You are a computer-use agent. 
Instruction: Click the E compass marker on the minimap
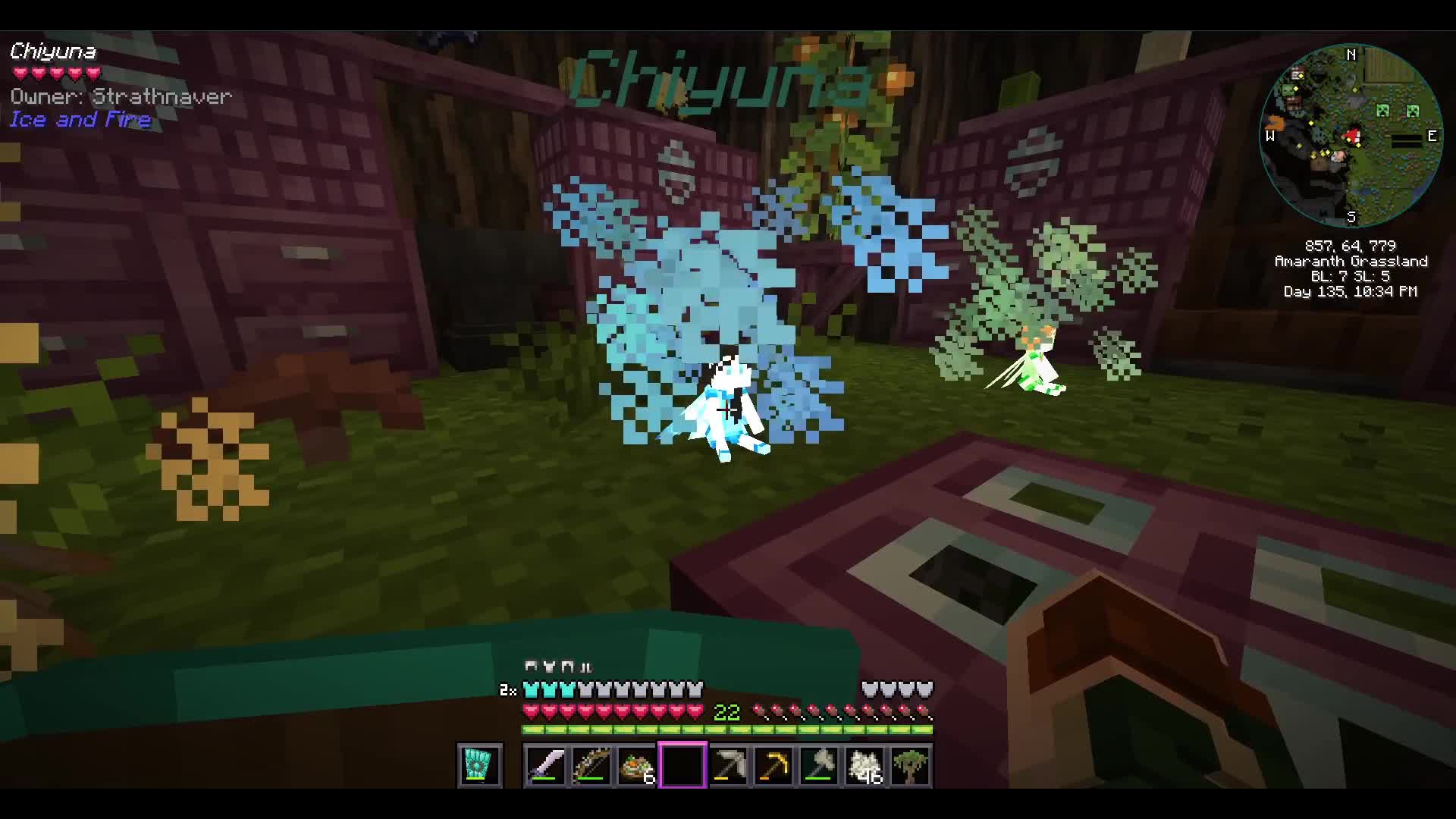pos(1432,136)
